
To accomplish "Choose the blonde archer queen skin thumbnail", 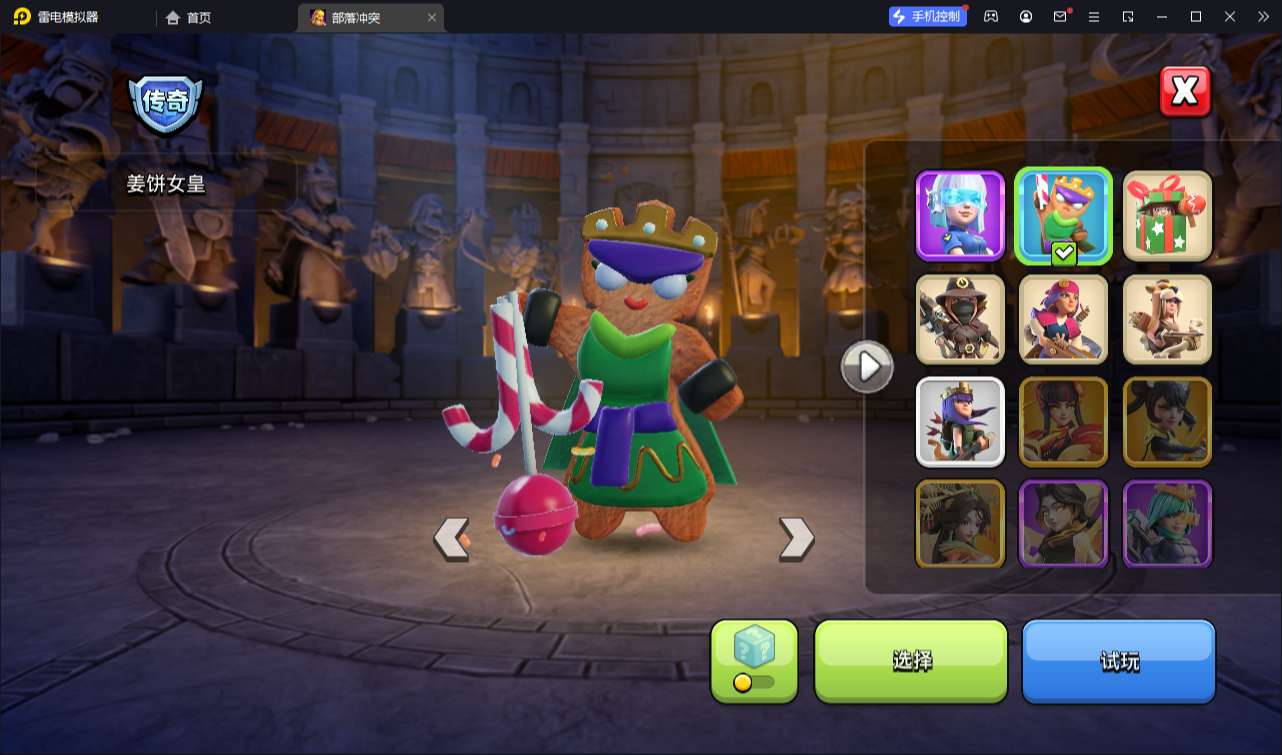I will [1167, 319].
